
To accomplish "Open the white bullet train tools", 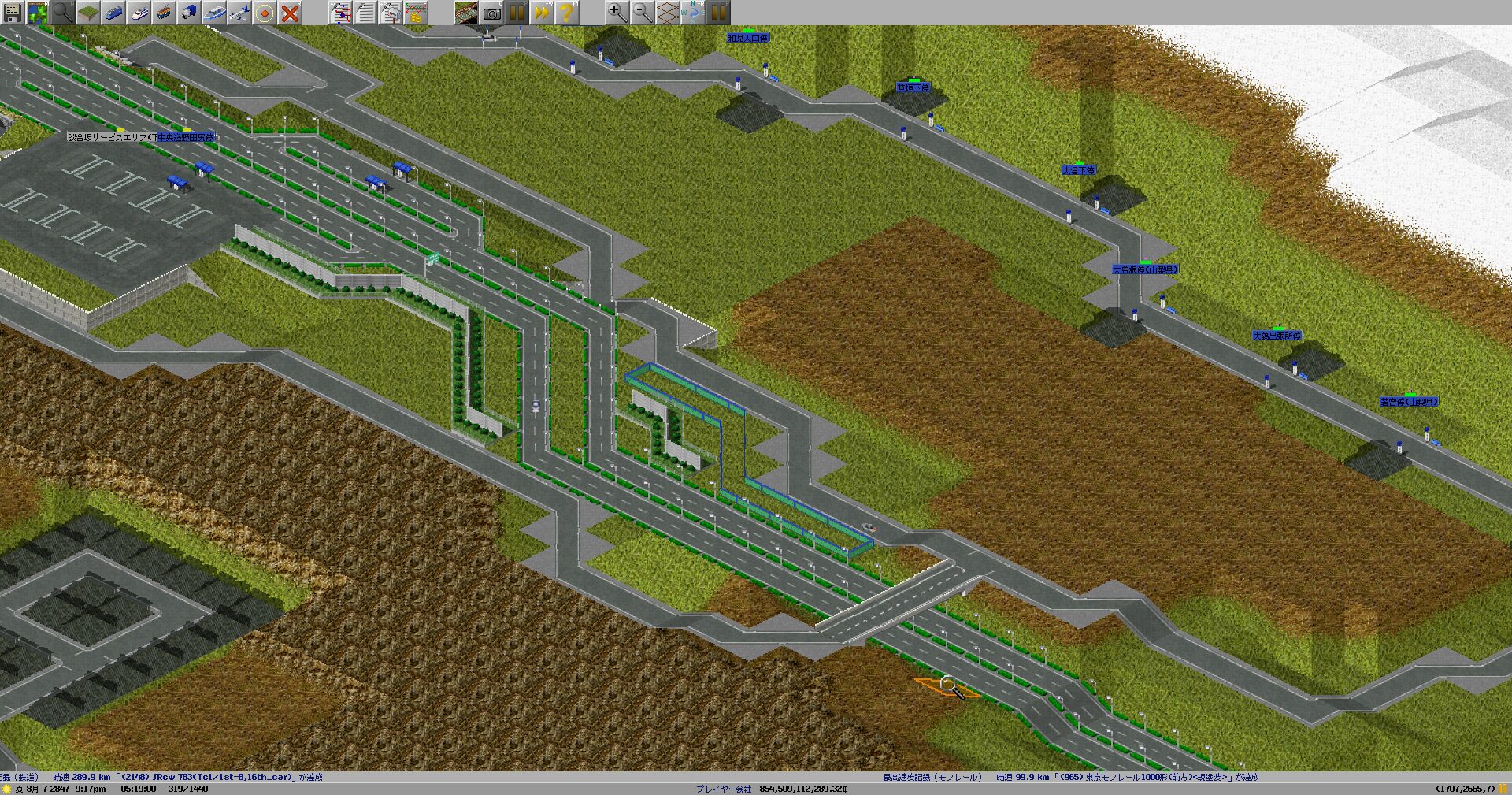I will tap(139, 13).
